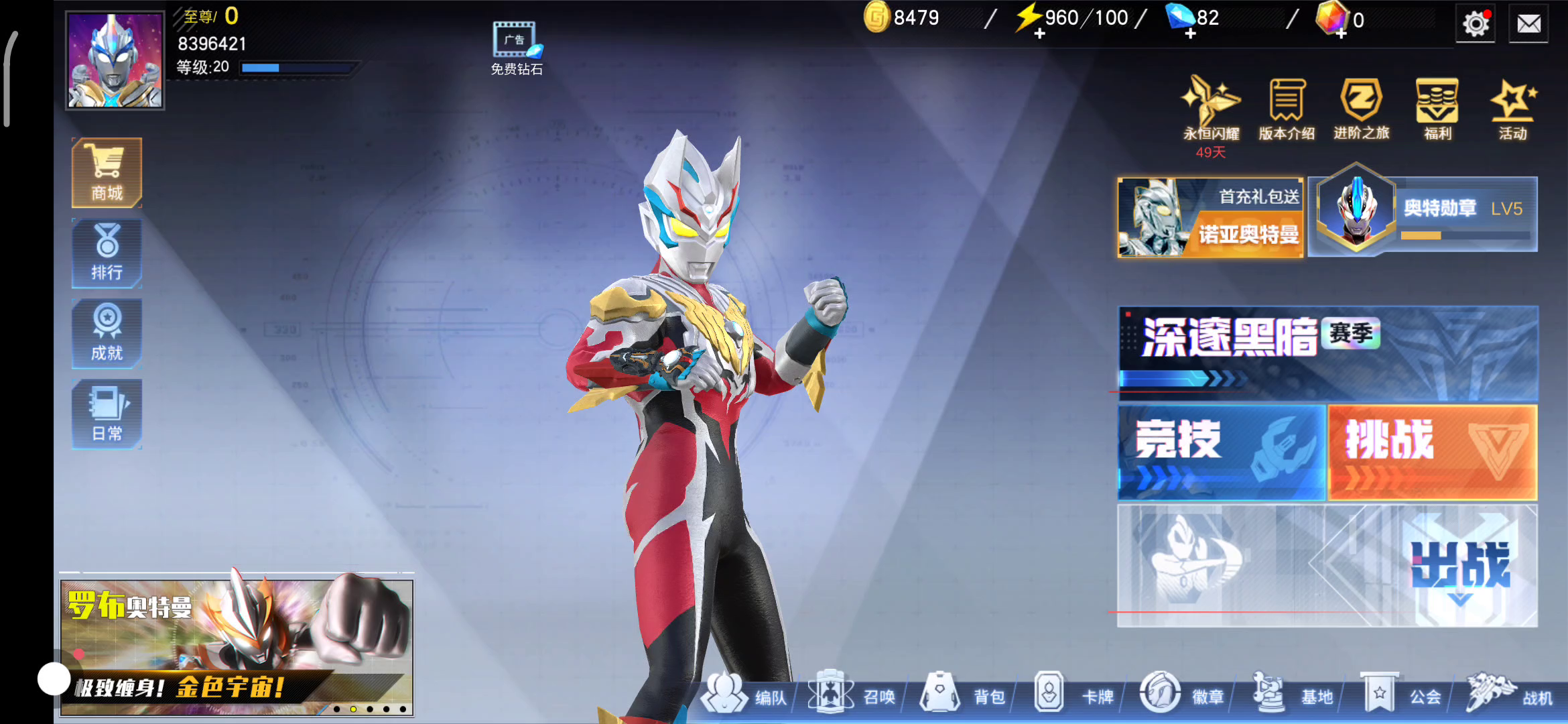Open the 排行 ranking screen

tap(107, 253)
